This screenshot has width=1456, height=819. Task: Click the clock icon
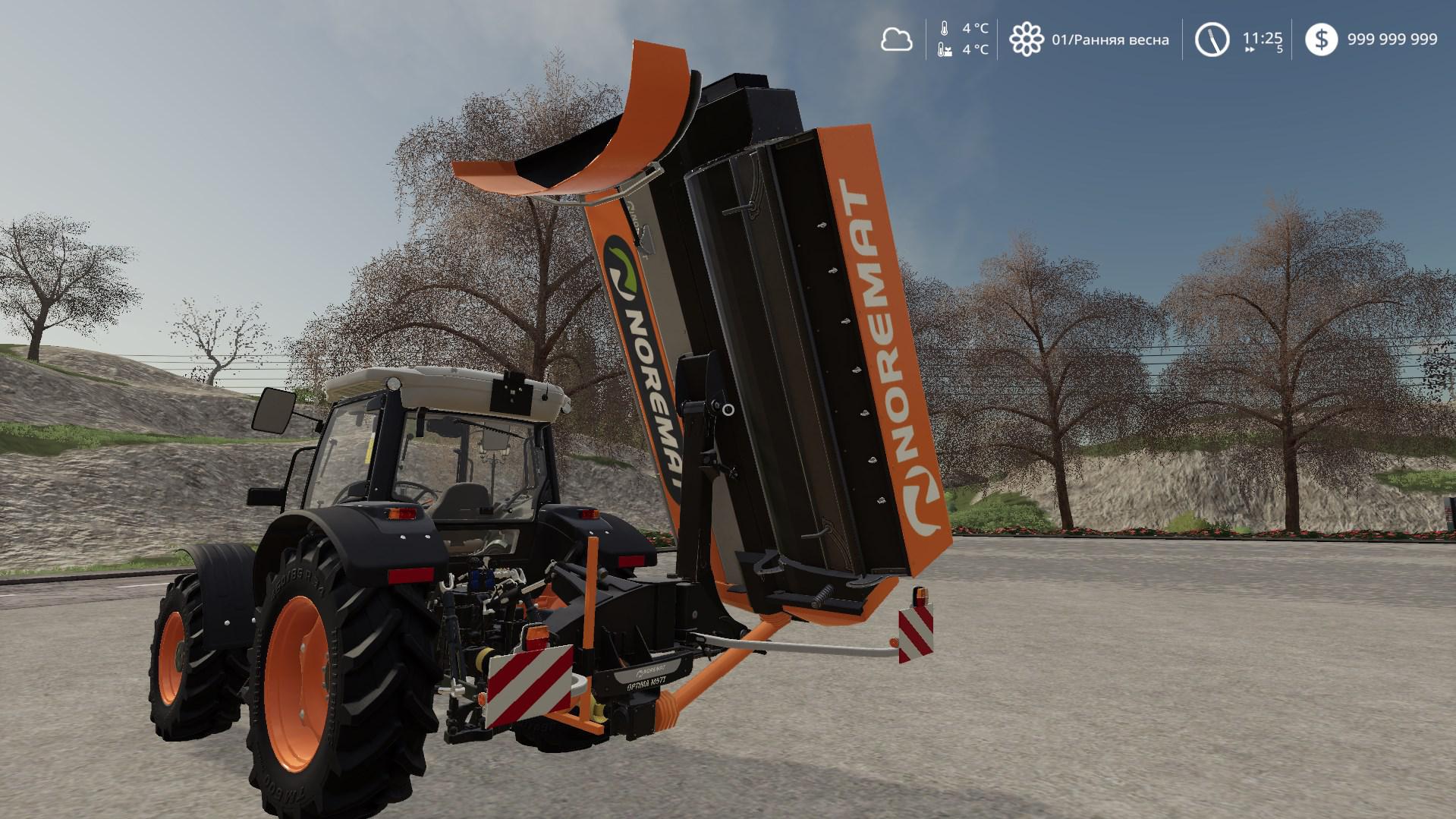tap(1212, 39)
